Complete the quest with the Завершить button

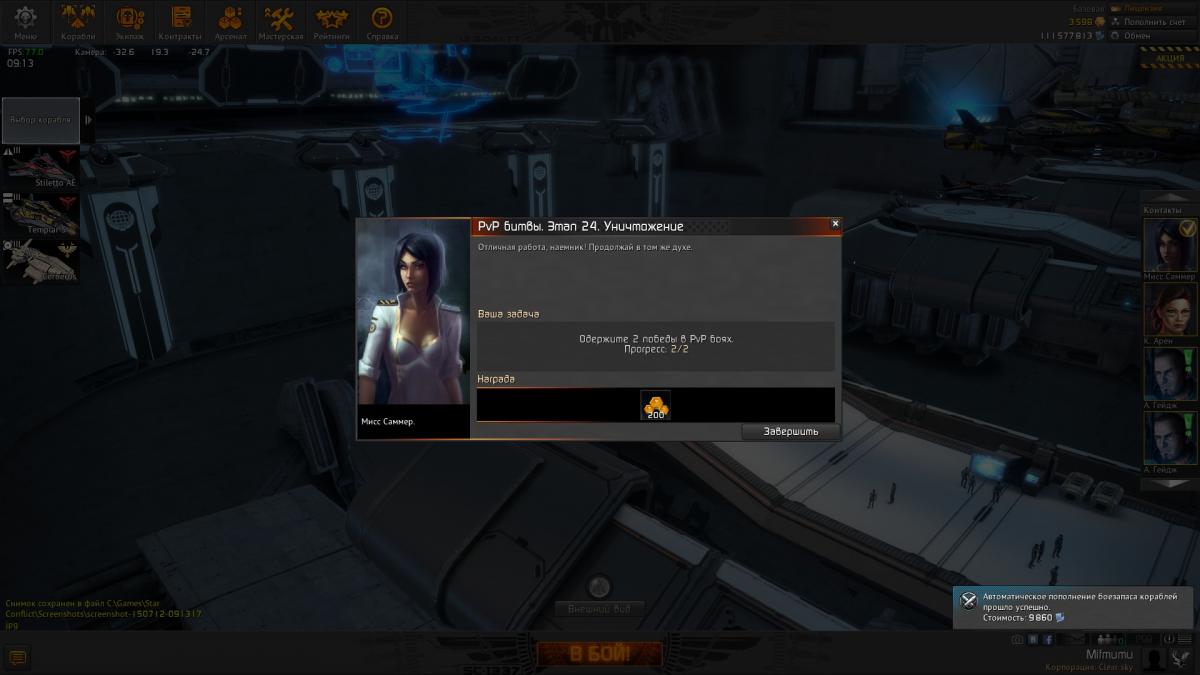click(790, 431)
